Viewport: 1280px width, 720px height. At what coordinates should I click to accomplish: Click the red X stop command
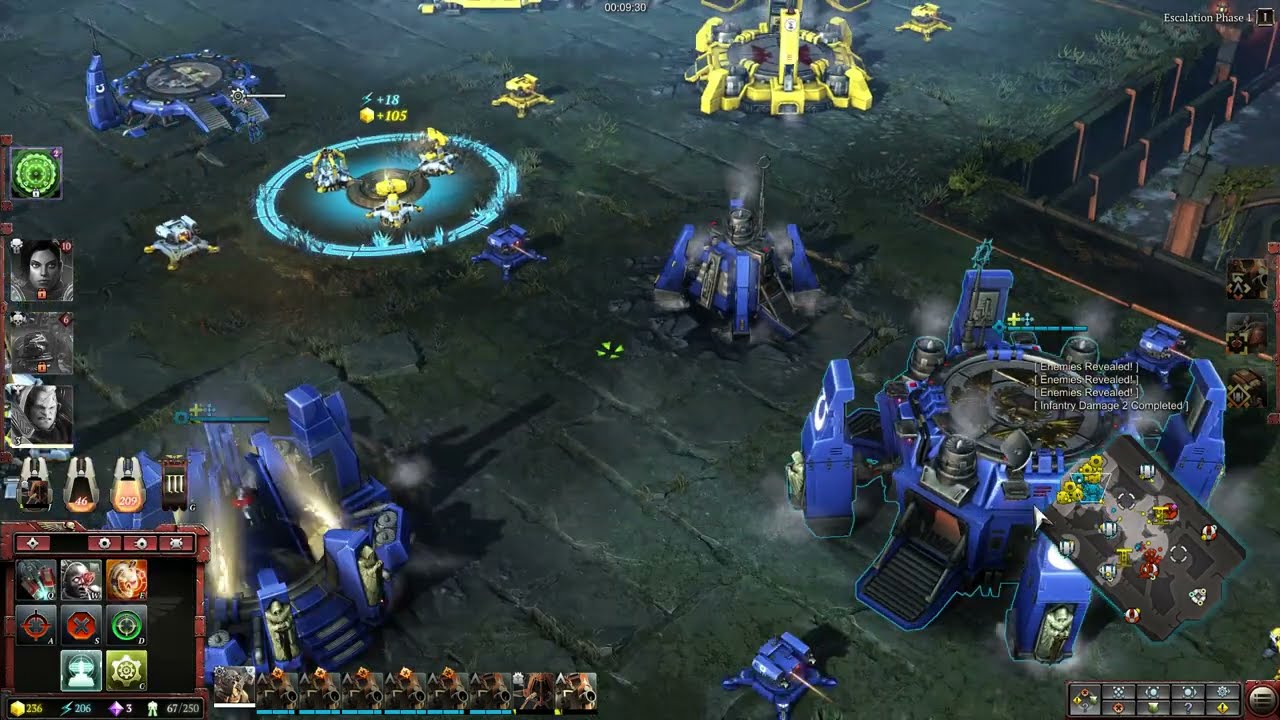pyautogui.click(x=82, y=626)
